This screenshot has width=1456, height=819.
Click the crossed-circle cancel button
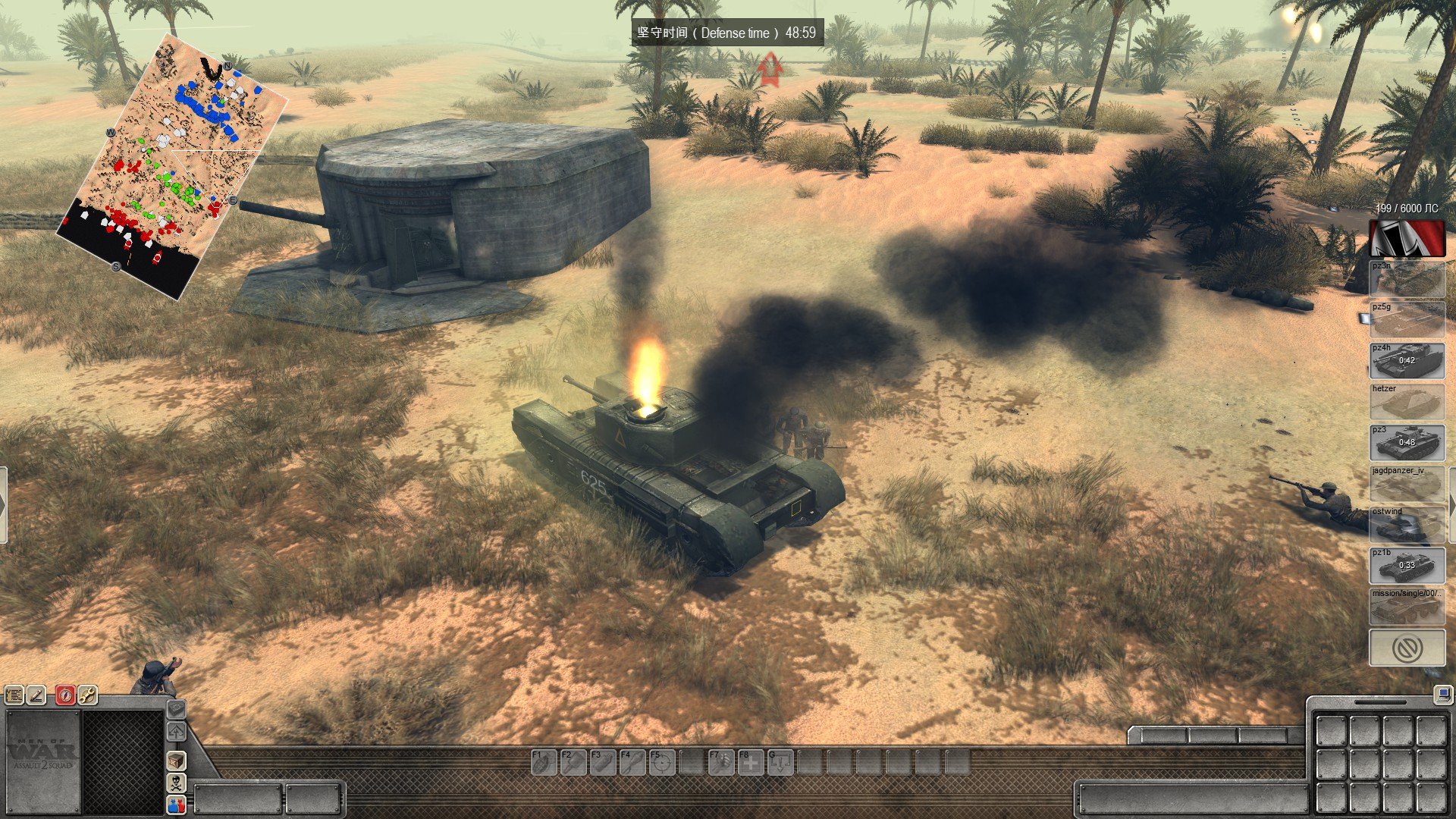(x=1407, y=648)
